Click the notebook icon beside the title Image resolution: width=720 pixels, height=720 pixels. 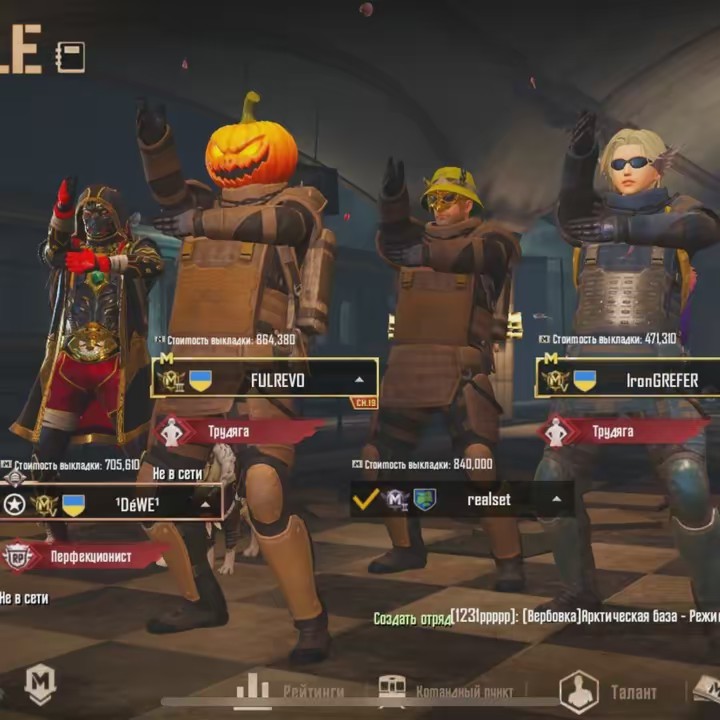pyautogui.click(x=70, y=56)
